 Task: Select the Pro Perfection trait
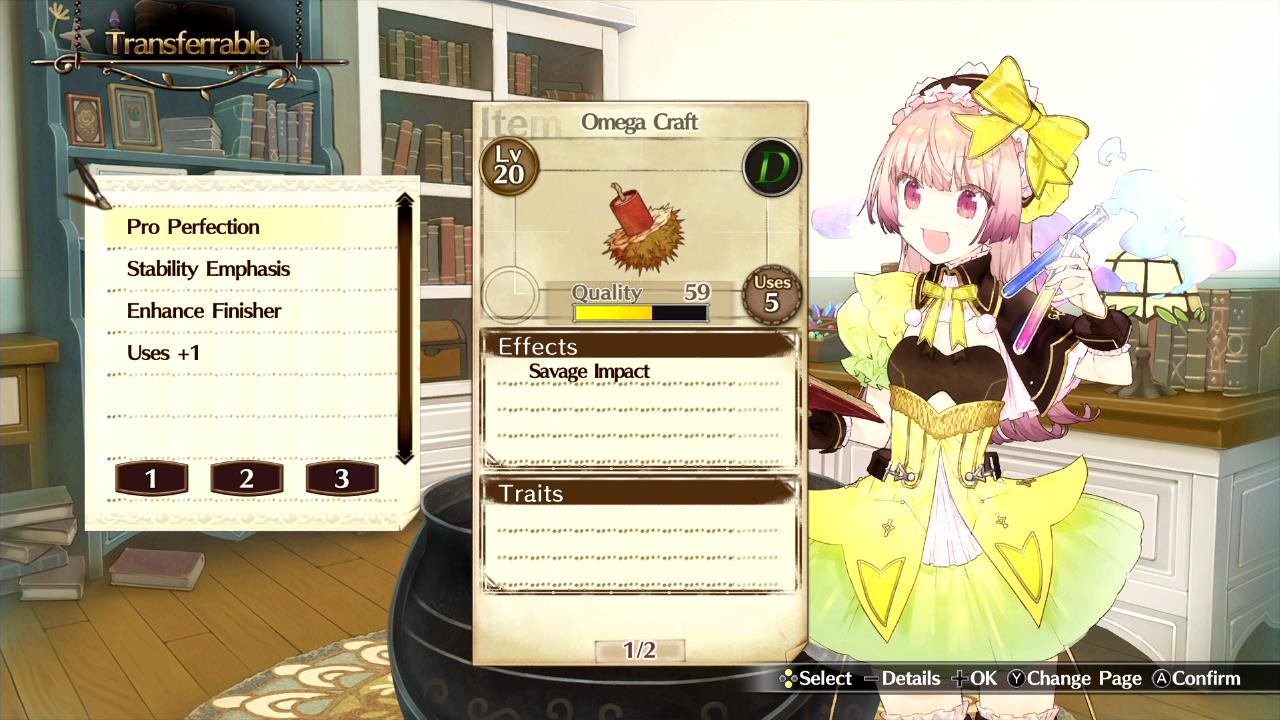coord(194,227)
